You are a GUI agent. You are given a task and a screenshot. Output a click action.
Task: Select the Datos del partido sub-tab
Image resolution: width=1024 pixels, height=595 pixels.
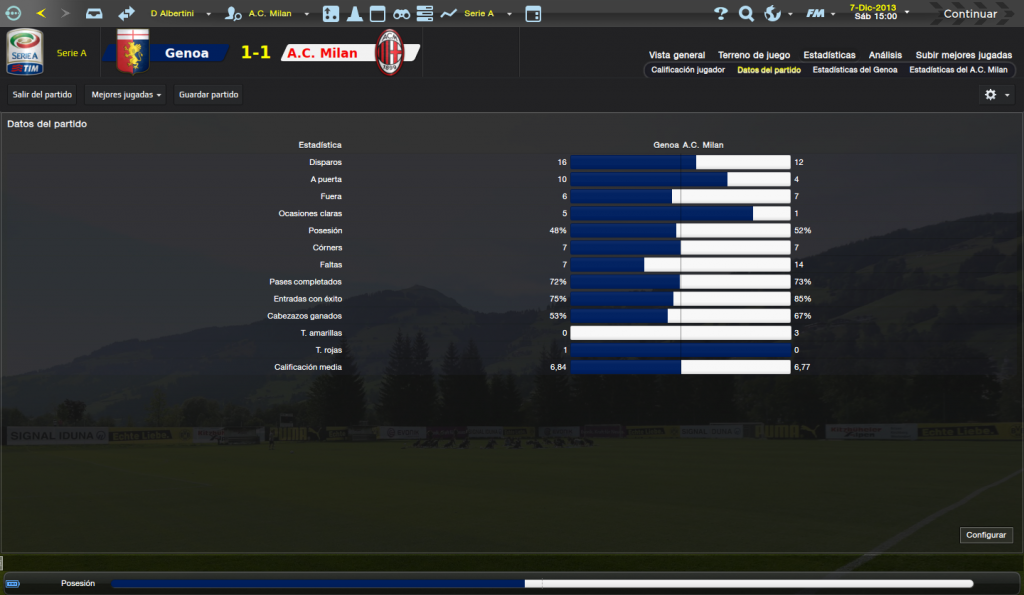pos(769,71)
